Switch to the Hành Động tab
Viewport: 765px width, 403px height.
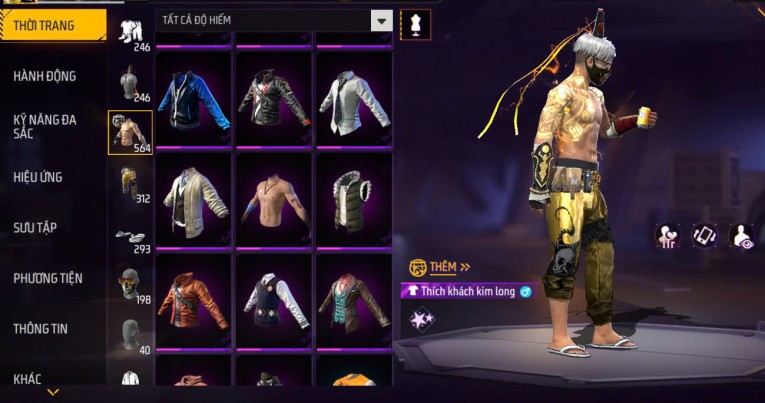pyautogui.click(x=46, y=76)
